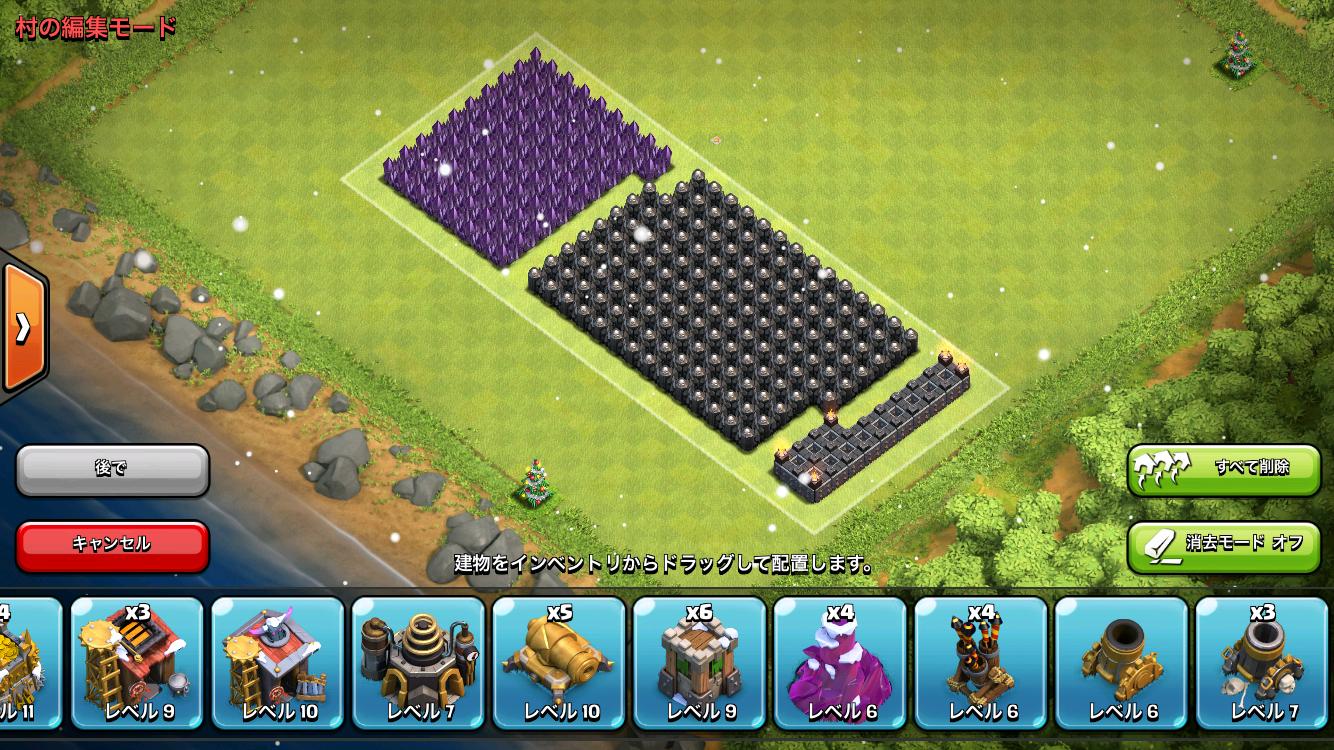This screenshot has height=750, width=1334.
Task: Select the level 9 barracks card
Action: [137, 662]
